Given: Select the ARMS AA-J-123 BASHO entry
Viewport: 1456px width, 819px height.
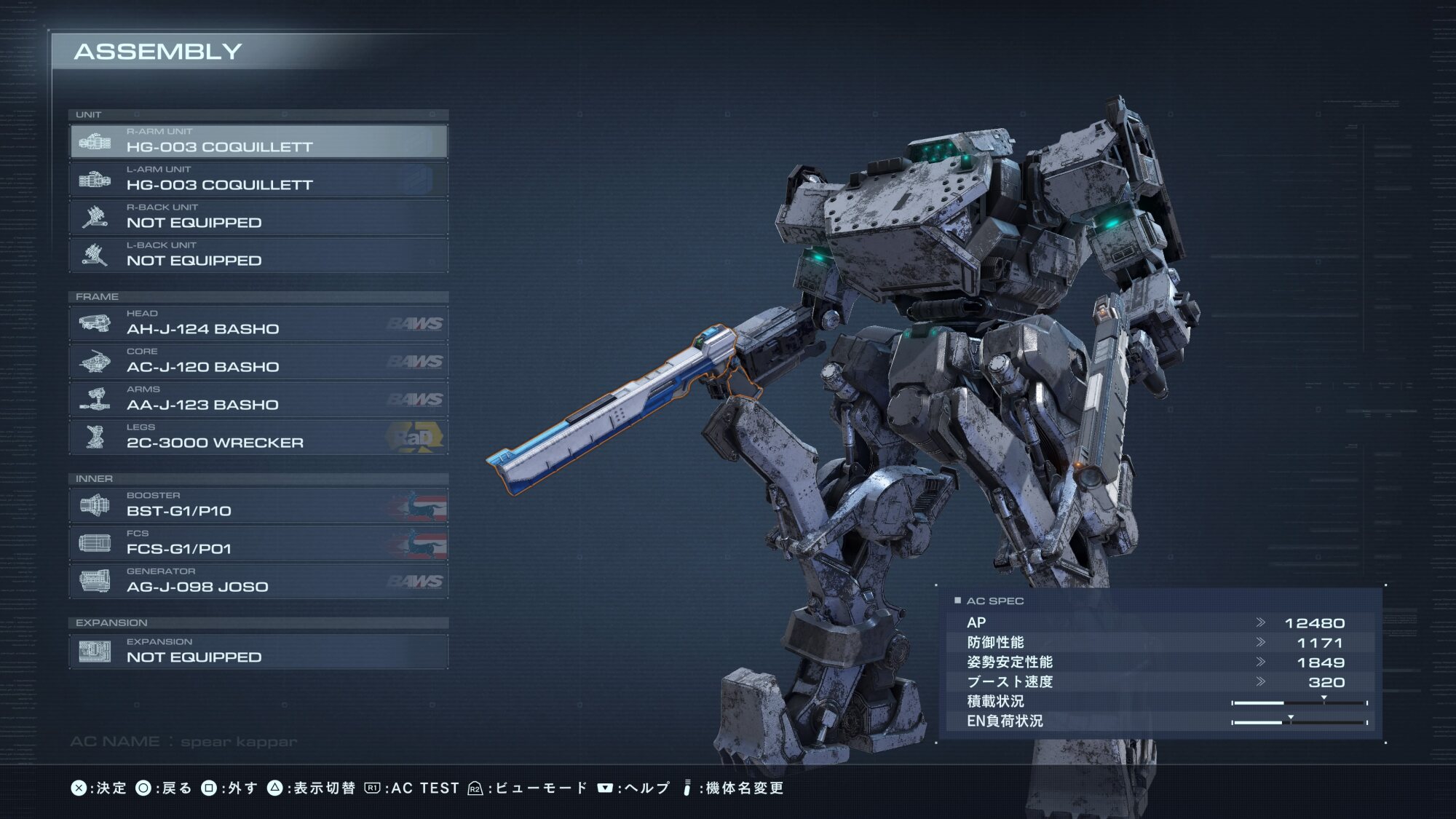Looking at the screenshot, I should [x=258, y=399].
